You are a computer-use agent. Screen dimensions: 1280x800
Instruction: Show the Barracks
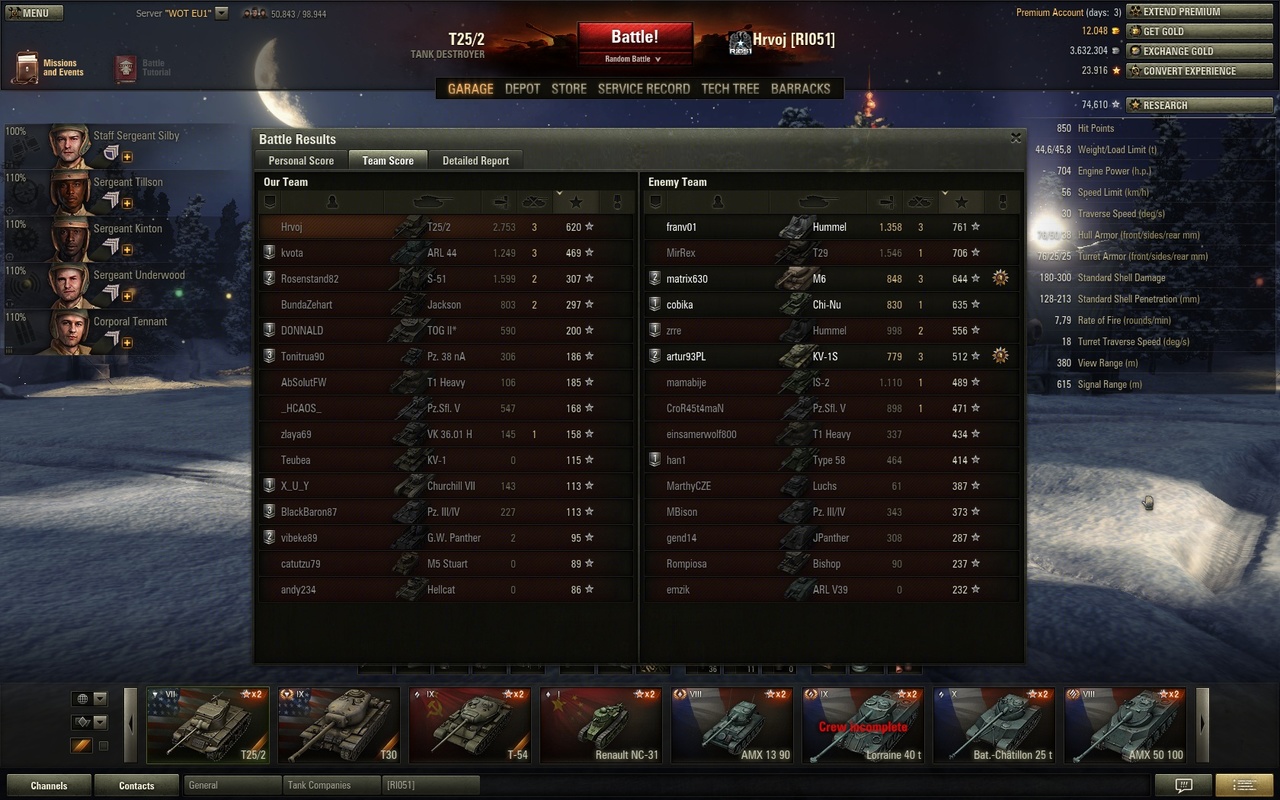pyautogui.click(x=800, y=89)
